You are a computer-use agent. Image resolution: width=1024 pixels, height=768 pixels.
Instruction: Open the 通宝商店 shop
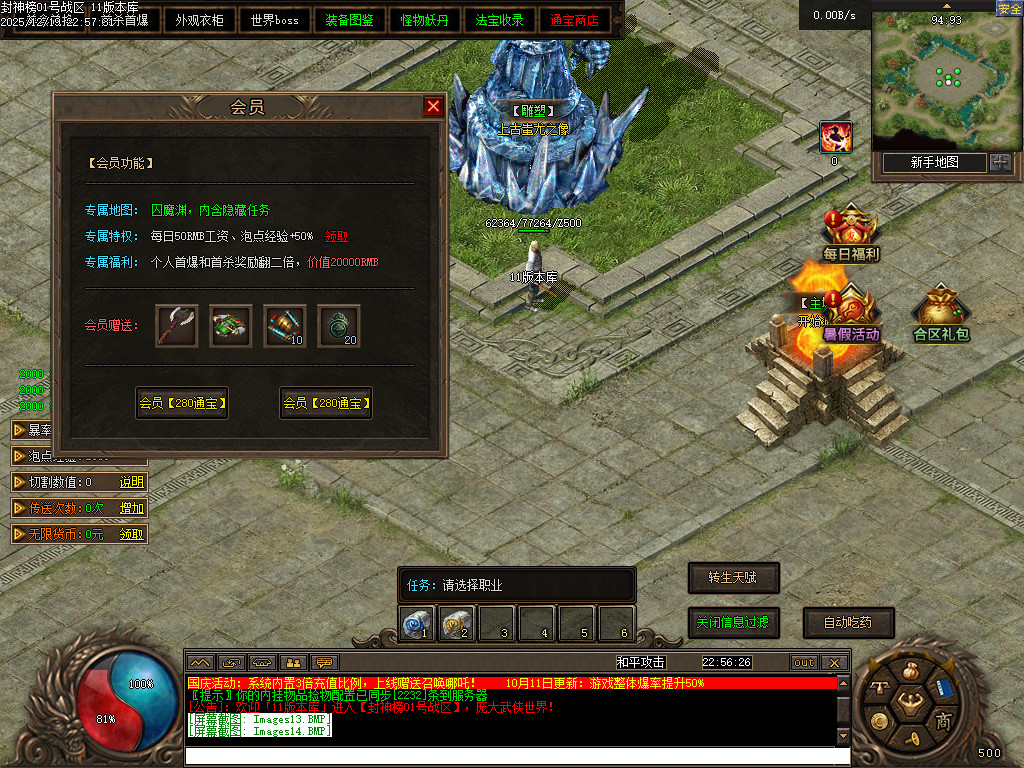575,20
